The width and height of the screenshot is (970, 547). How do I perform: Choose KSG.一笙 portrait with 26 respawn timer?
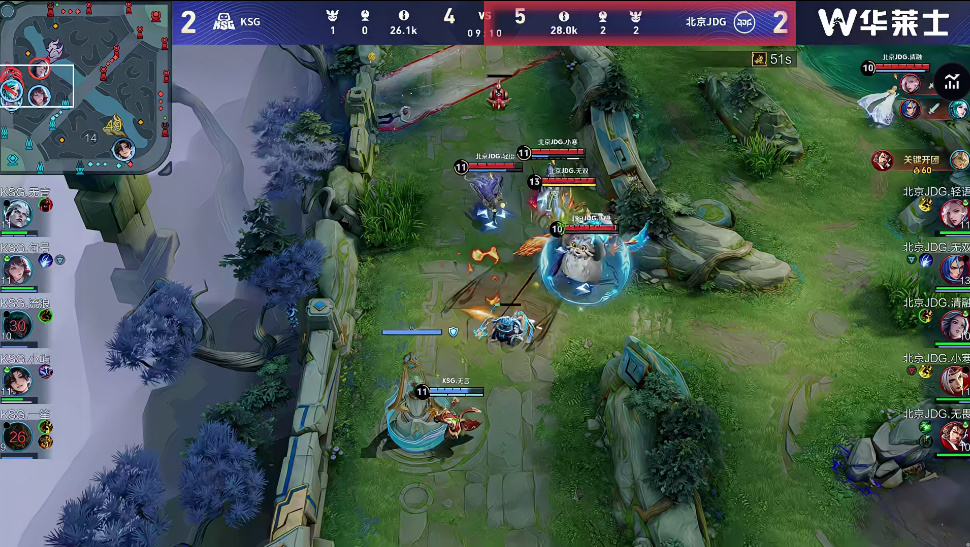tap(17, 436)
